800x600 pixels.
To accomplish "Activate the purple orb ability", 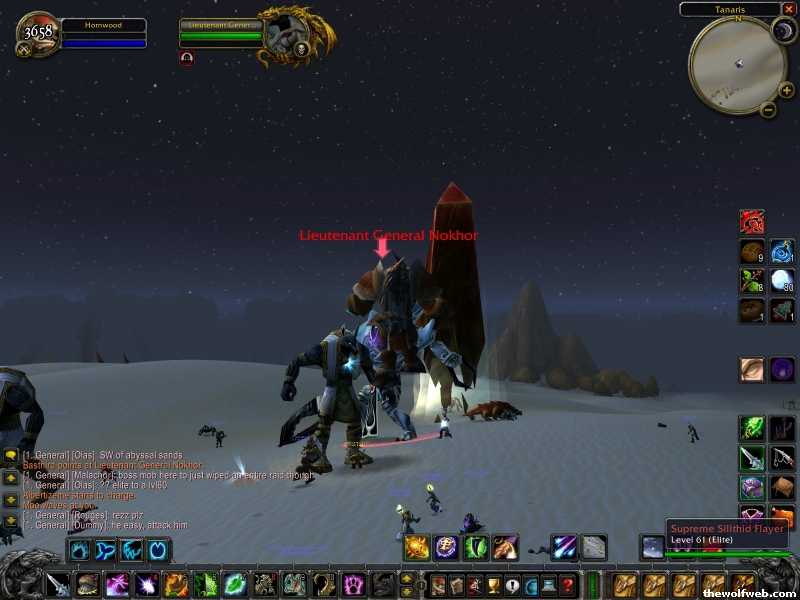I will 783,369.
